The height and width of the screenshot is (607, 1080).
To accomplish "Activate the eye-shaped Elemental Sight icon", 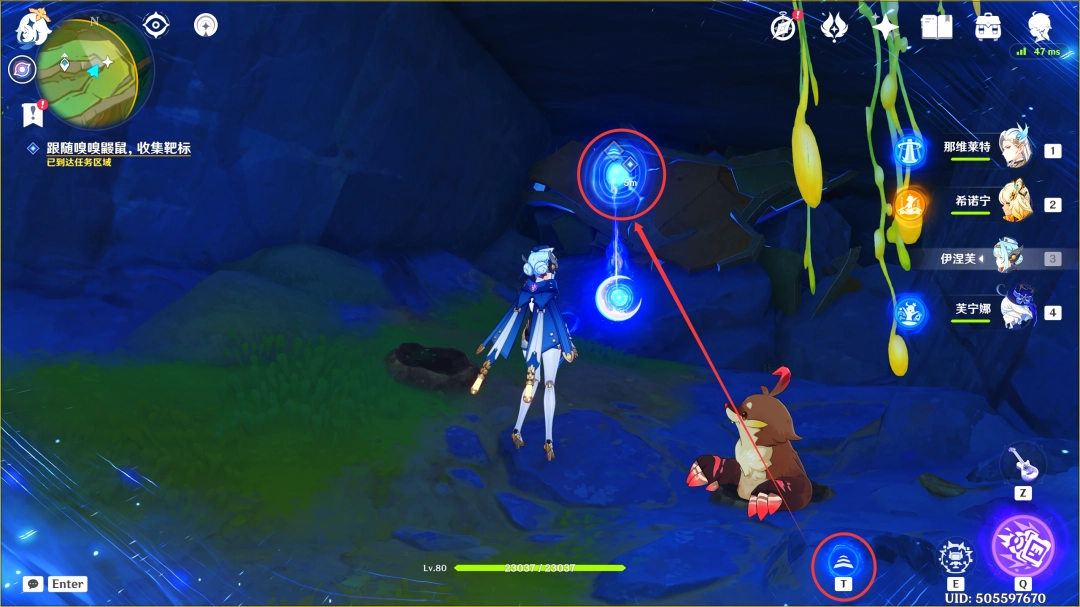I will [x=156, y=25].
